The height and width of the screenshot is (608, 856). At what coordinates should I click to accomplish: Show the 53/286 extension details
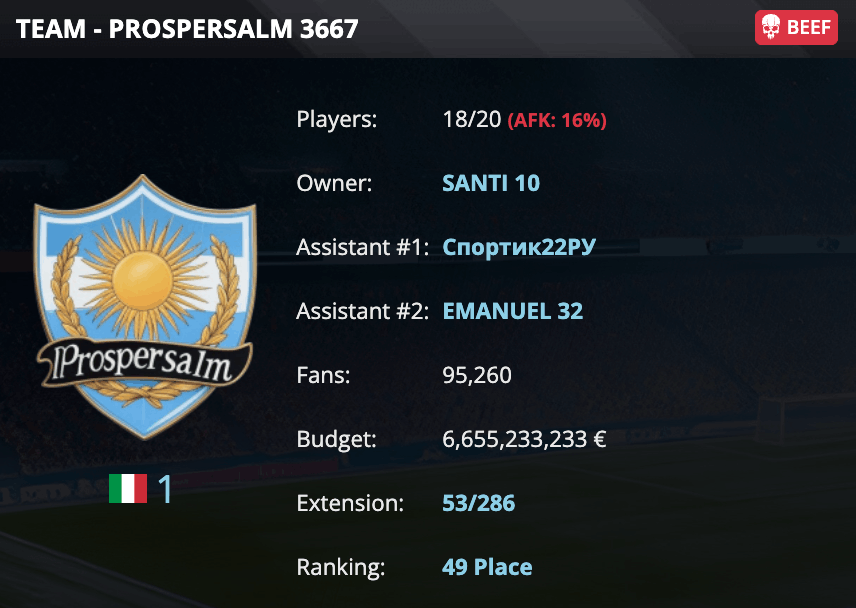click(478, 503)
